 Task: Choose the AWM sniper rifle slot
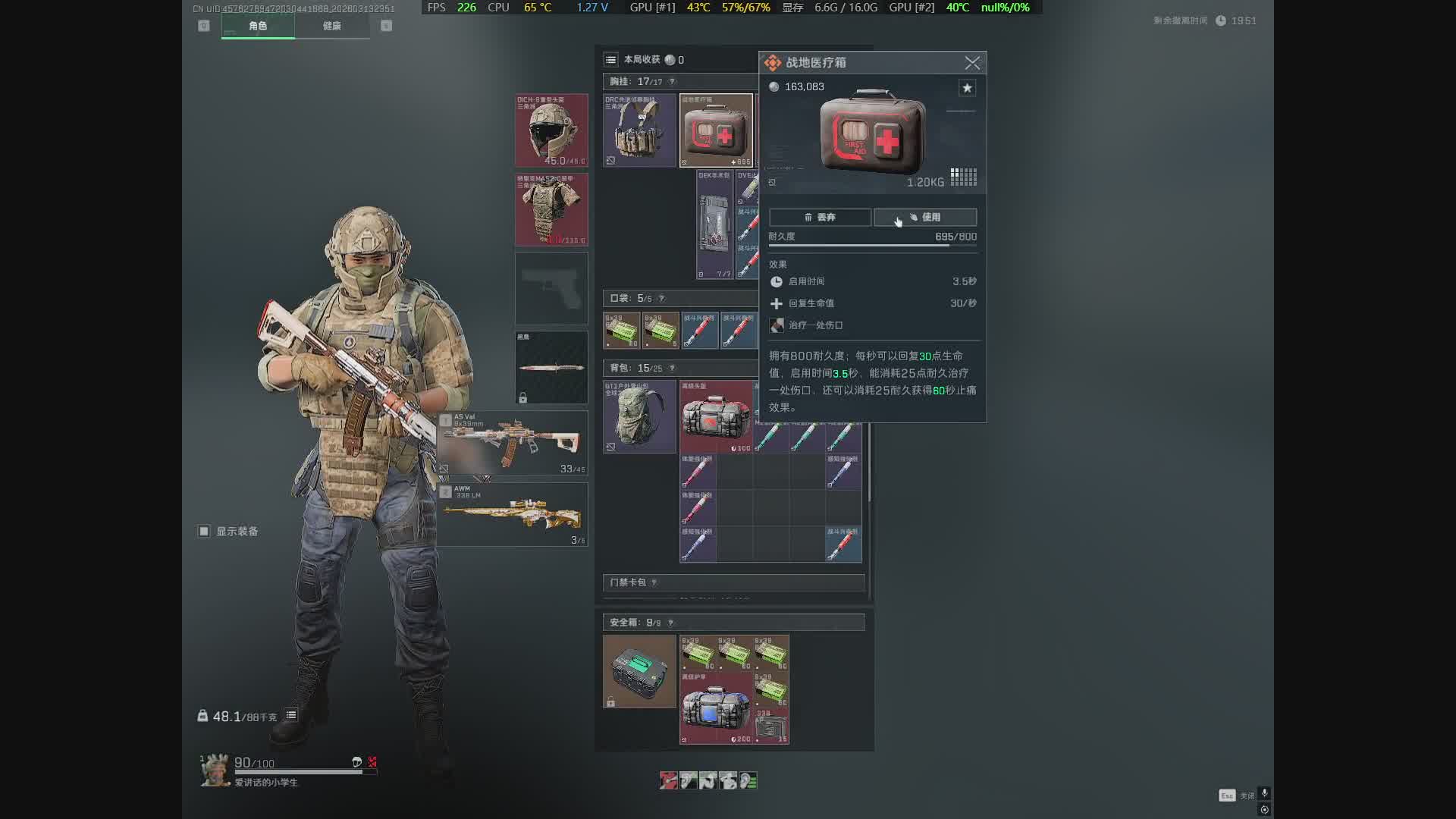[513, 515]
